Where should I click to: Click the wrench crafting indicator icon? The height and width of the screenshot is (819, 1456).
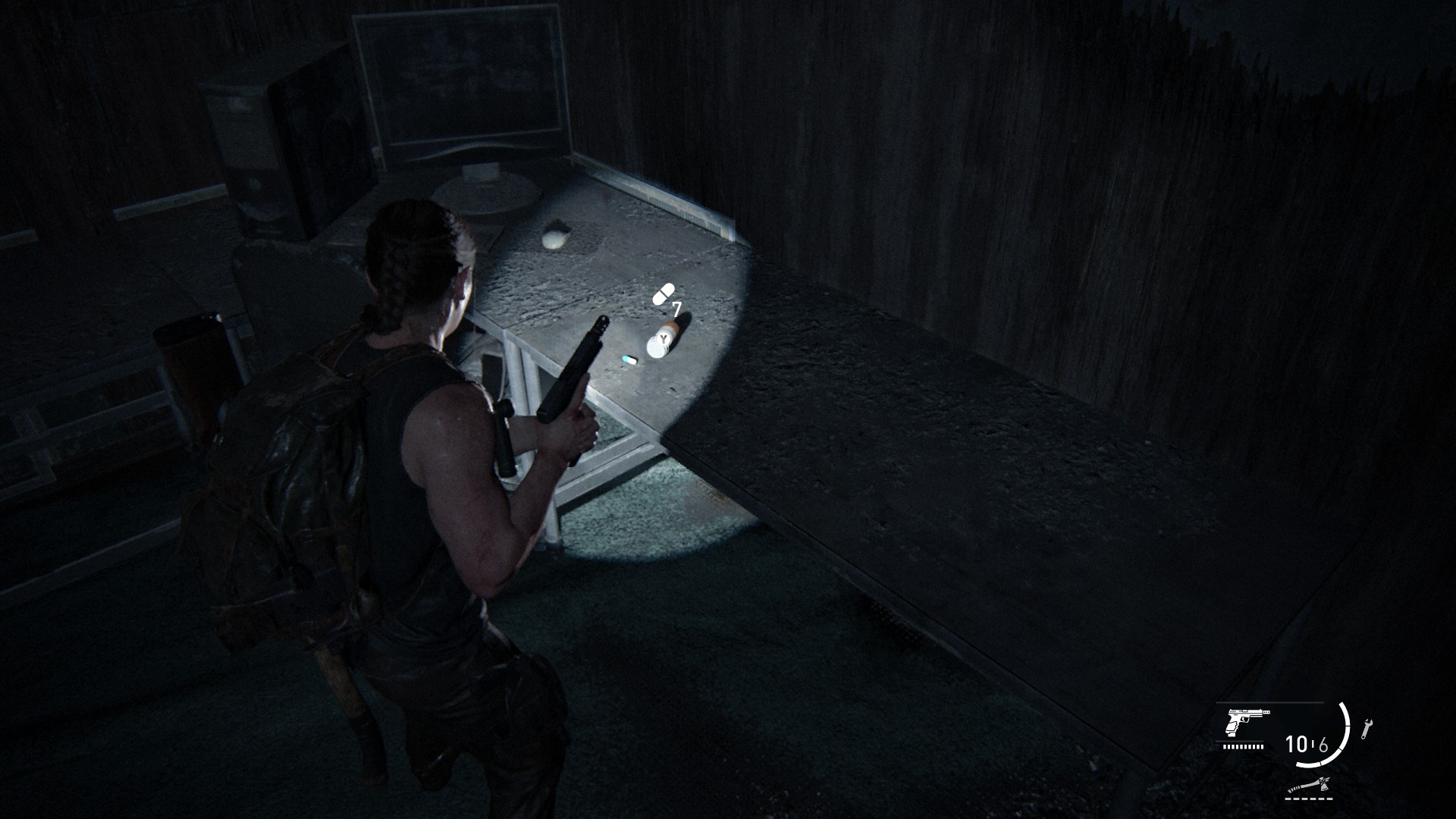coord(1367,730)
